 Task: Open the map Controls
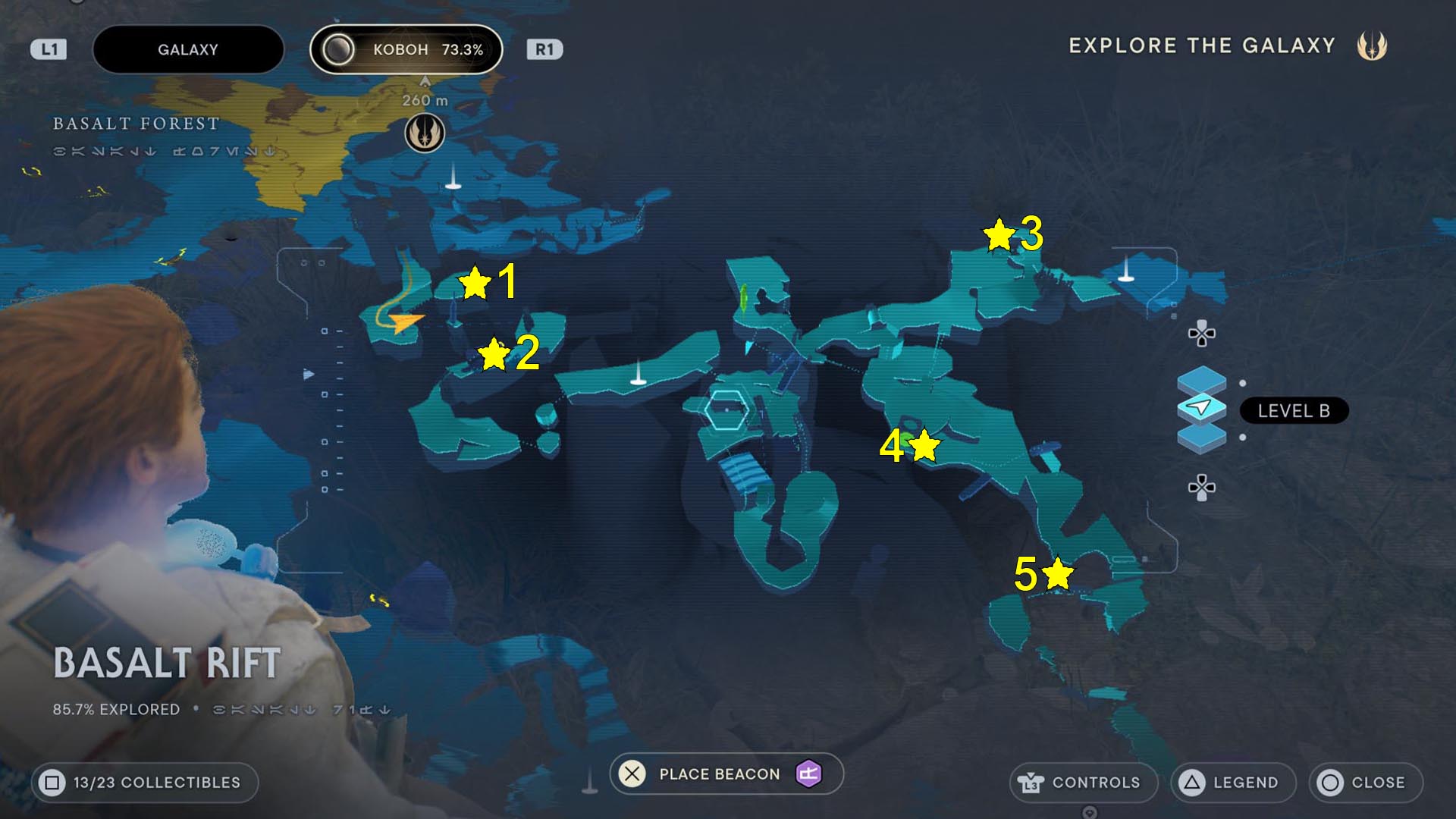coord(1083,783)
